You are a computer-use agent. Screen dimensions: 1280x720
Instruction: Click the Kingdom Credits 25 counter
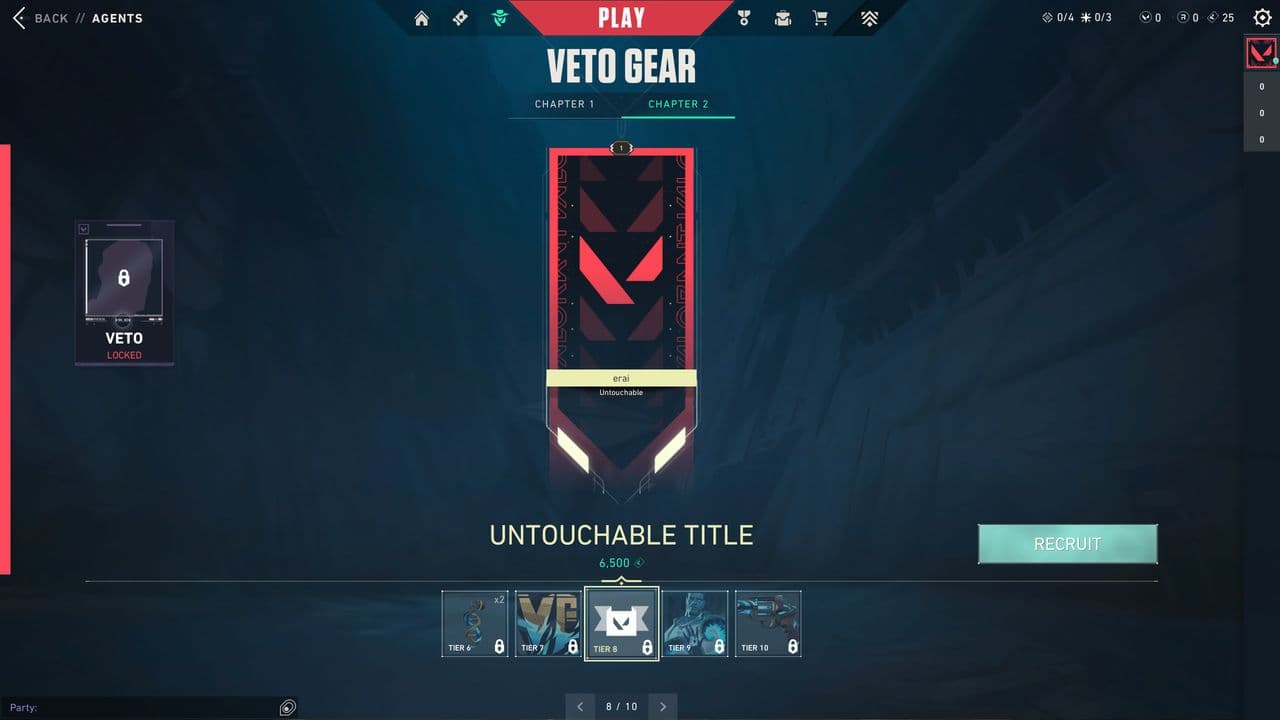click(x=1219, y=17)
